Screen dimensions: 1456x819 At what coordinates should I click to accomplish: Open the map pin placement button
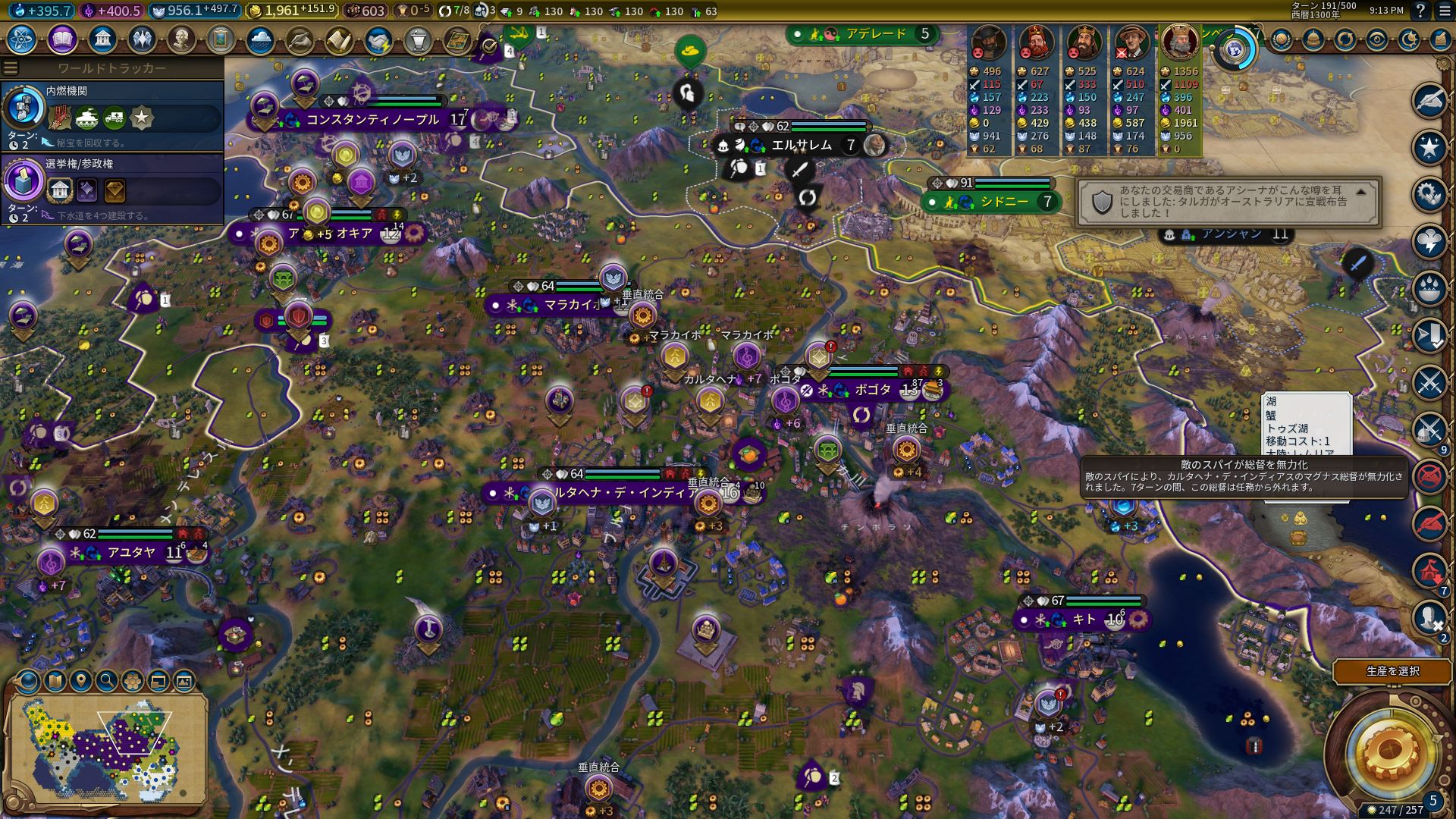[81, 681]
